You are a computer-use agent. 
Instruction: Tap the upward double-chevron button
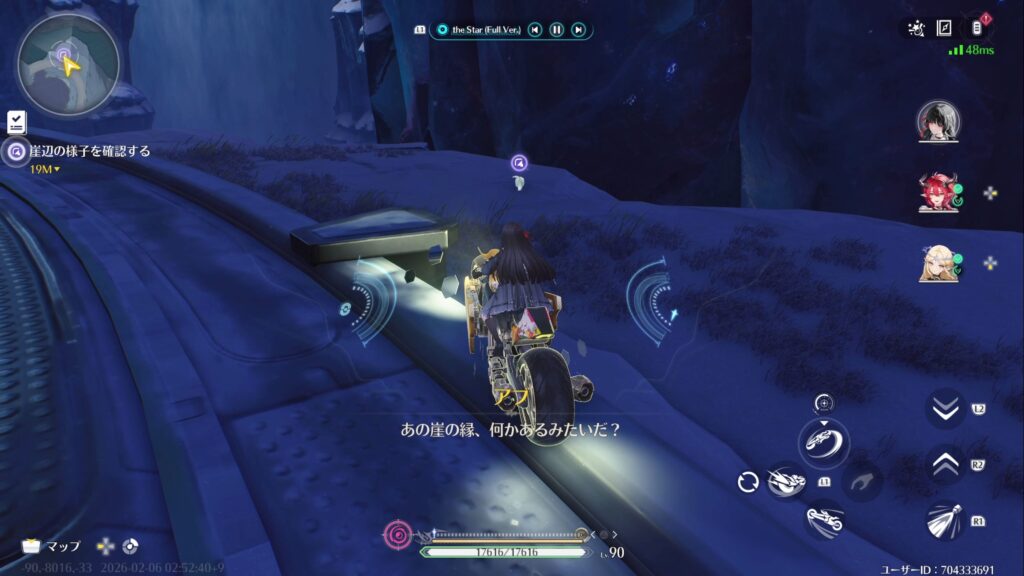[945, 464]
